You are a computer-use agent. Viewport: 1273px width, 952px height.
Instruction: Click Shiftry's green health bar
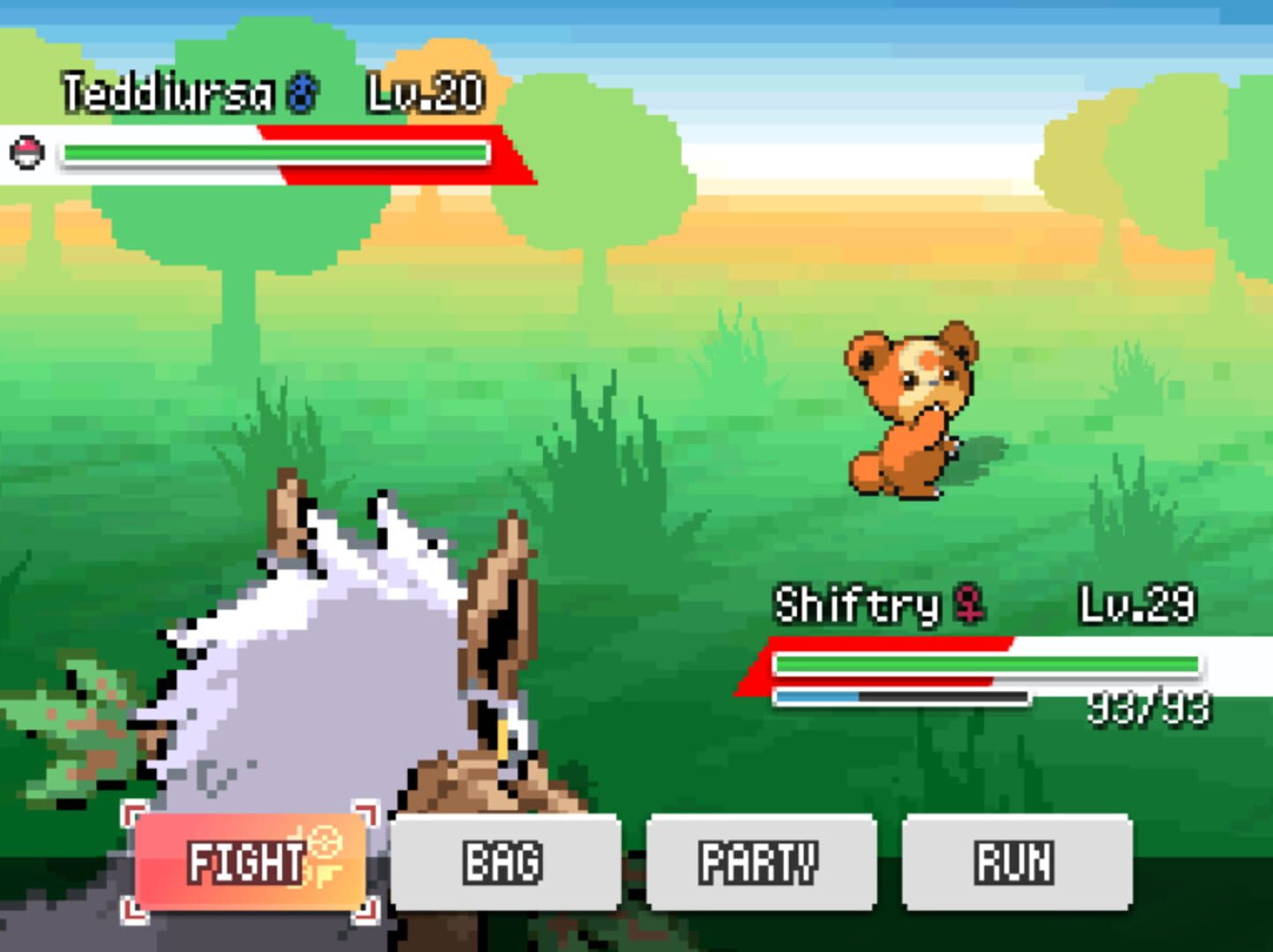[987, 661]
